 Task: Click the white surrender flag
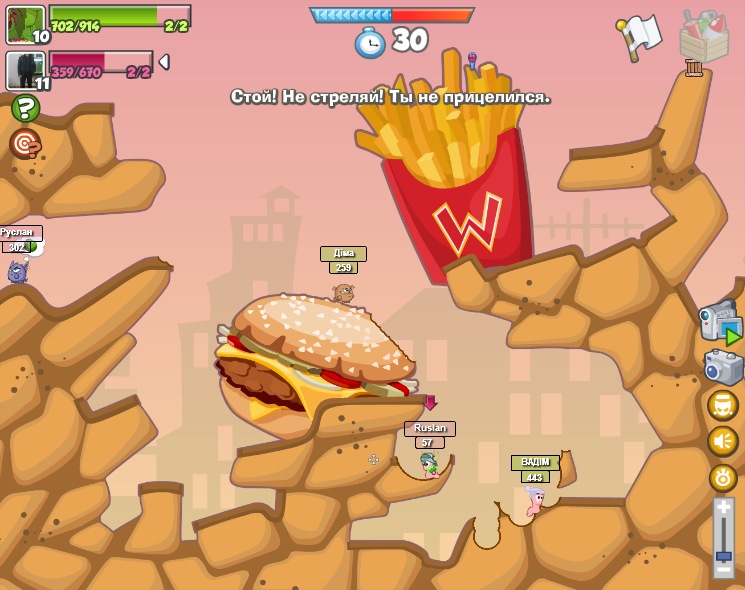point(638,37)
